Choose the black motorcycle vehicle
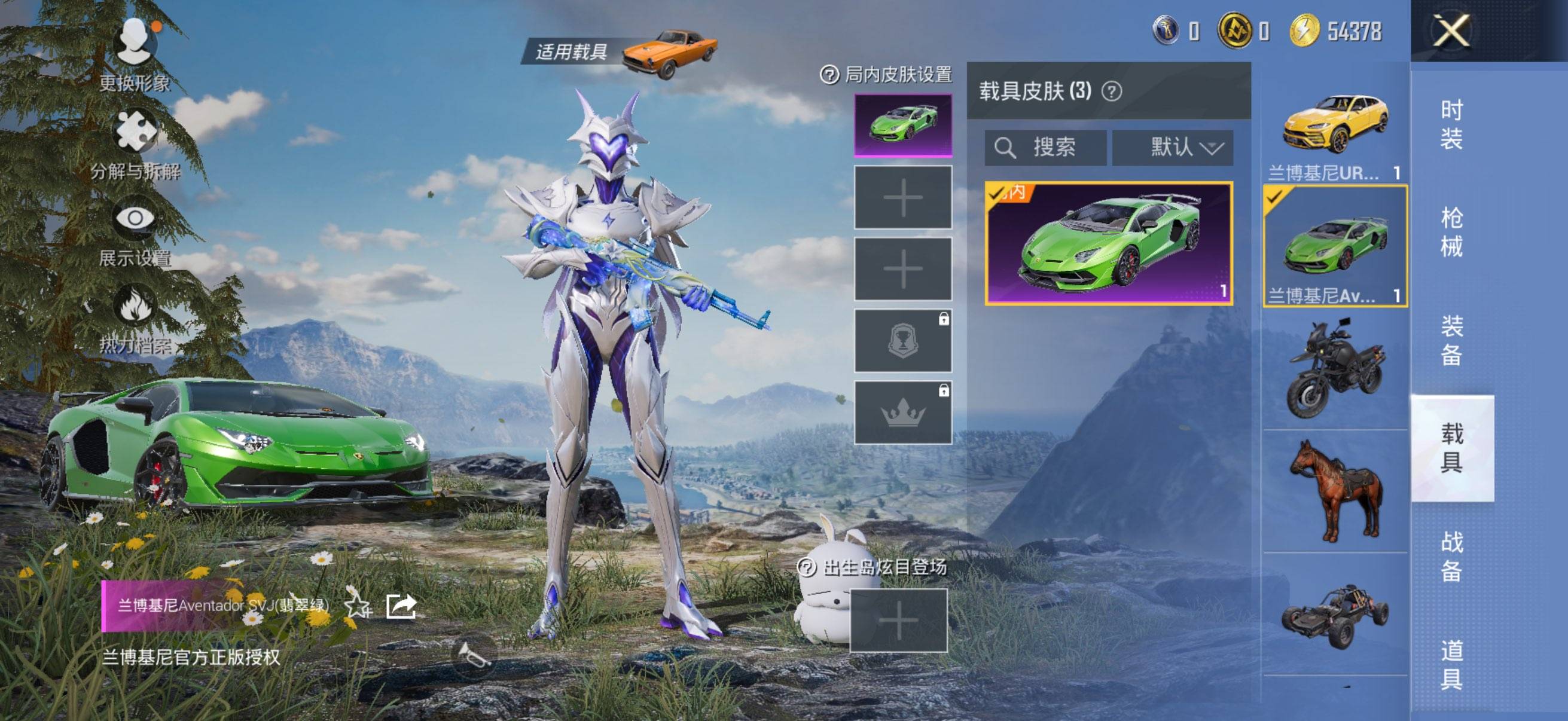 1335,369
